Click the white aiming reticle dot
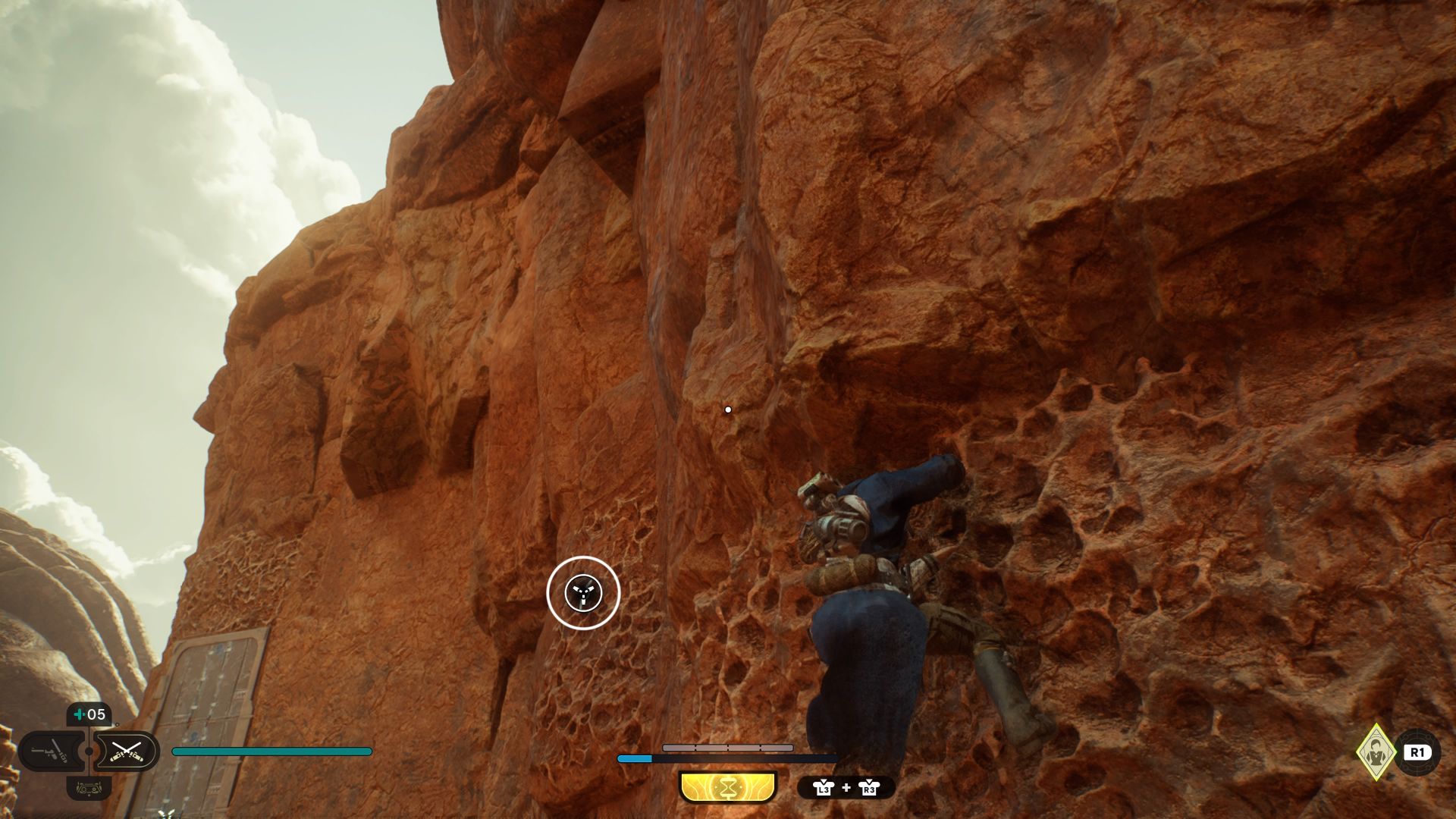The width and height of the screenshot is (1456, 819). click(729, 408)
